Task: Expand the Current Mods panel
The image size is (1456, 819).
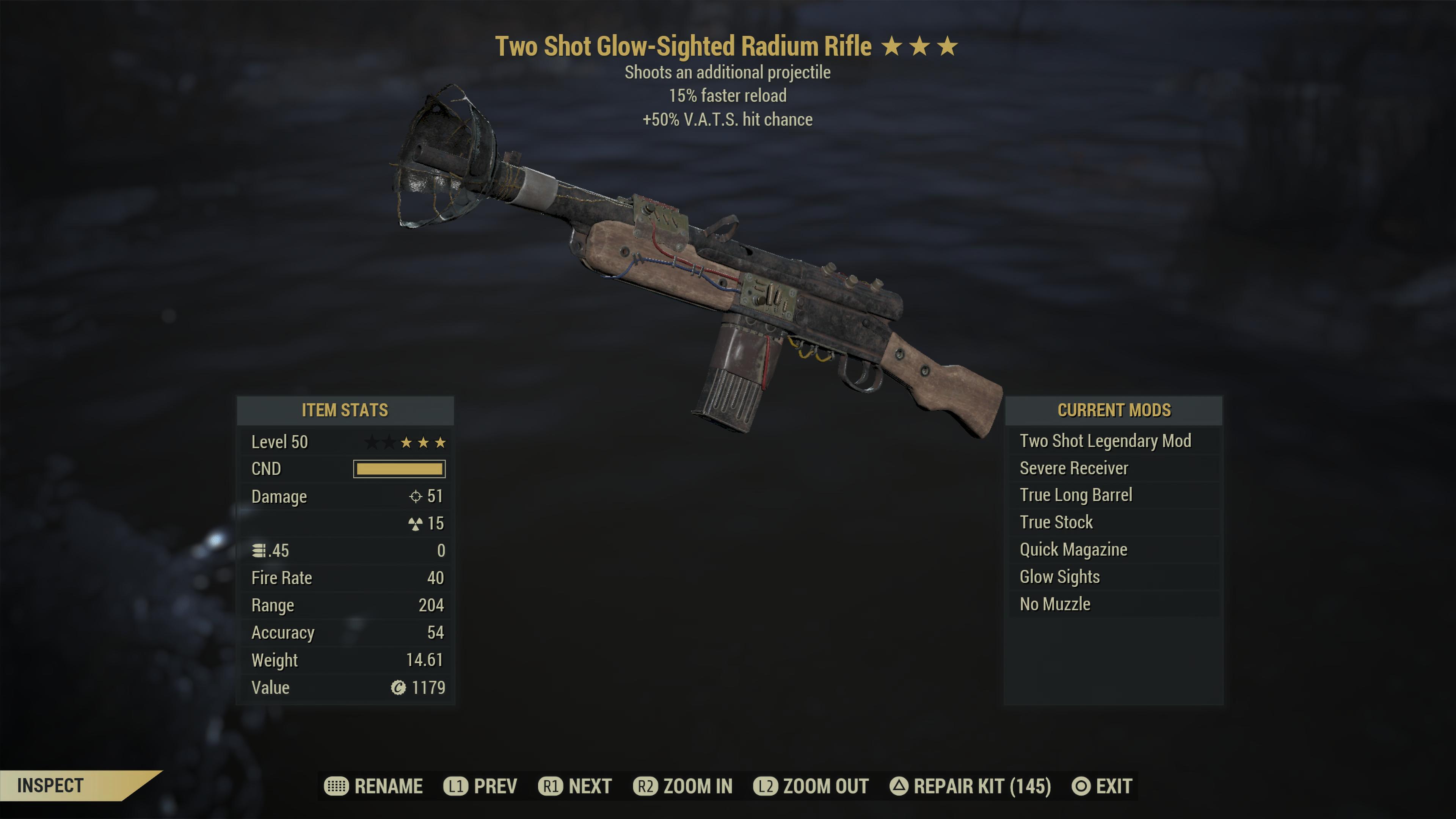Action: point(1115,410)
